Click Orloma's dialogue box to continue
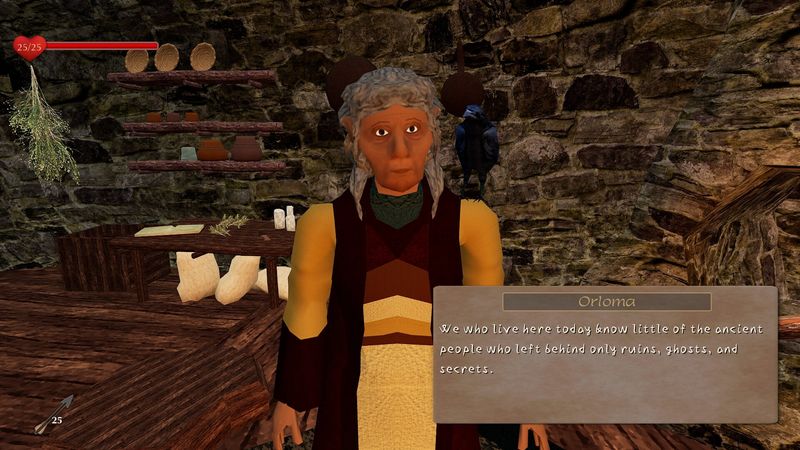 pyautogui.click(x=605, y=354)
